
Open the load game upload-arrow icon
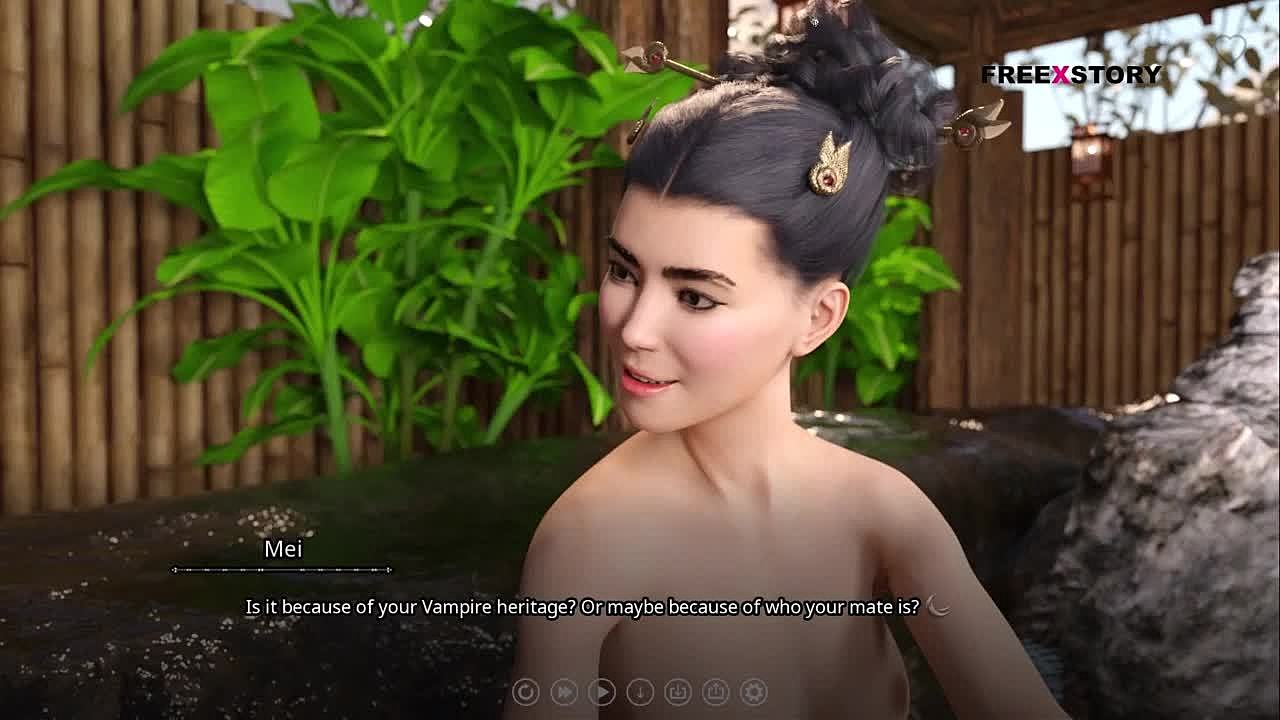pos(715,691)
